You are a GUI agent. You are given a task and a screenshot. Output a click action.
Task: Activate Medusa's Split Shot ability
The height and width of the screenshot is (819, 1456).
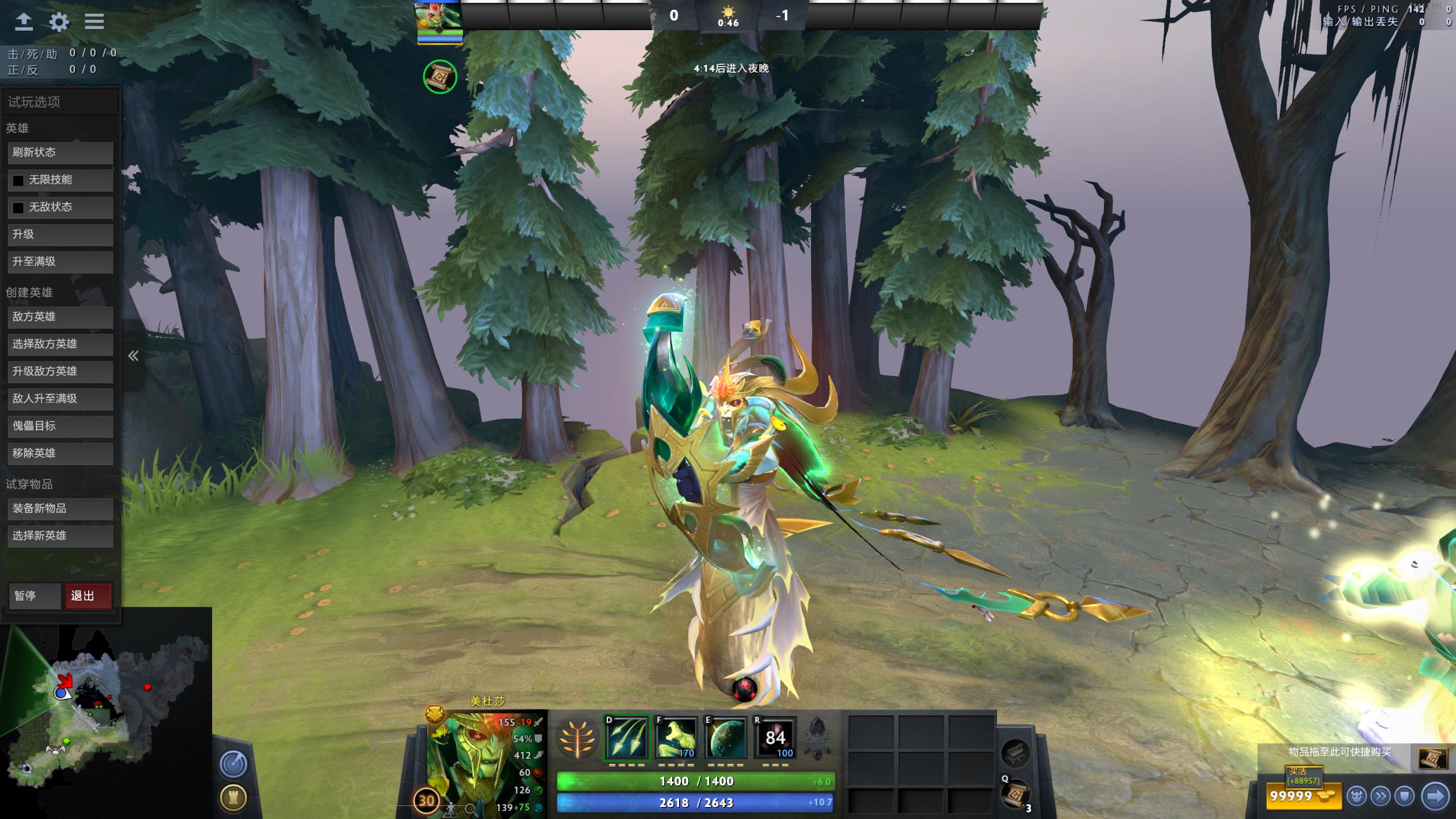pyautogui.click(x=627, y=738)
